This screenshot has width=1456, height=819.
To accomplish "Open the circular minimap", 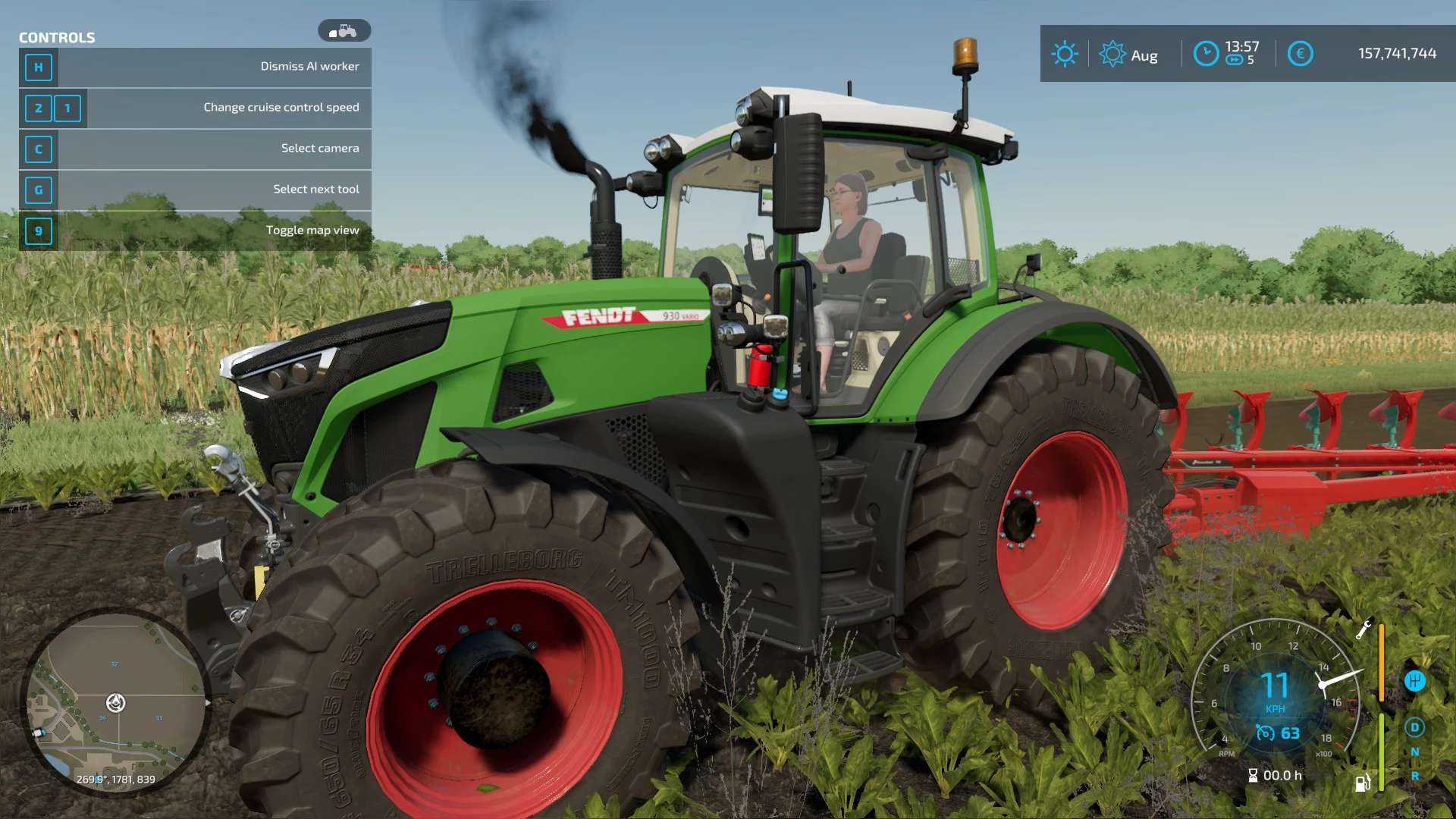I will (115, 703).
